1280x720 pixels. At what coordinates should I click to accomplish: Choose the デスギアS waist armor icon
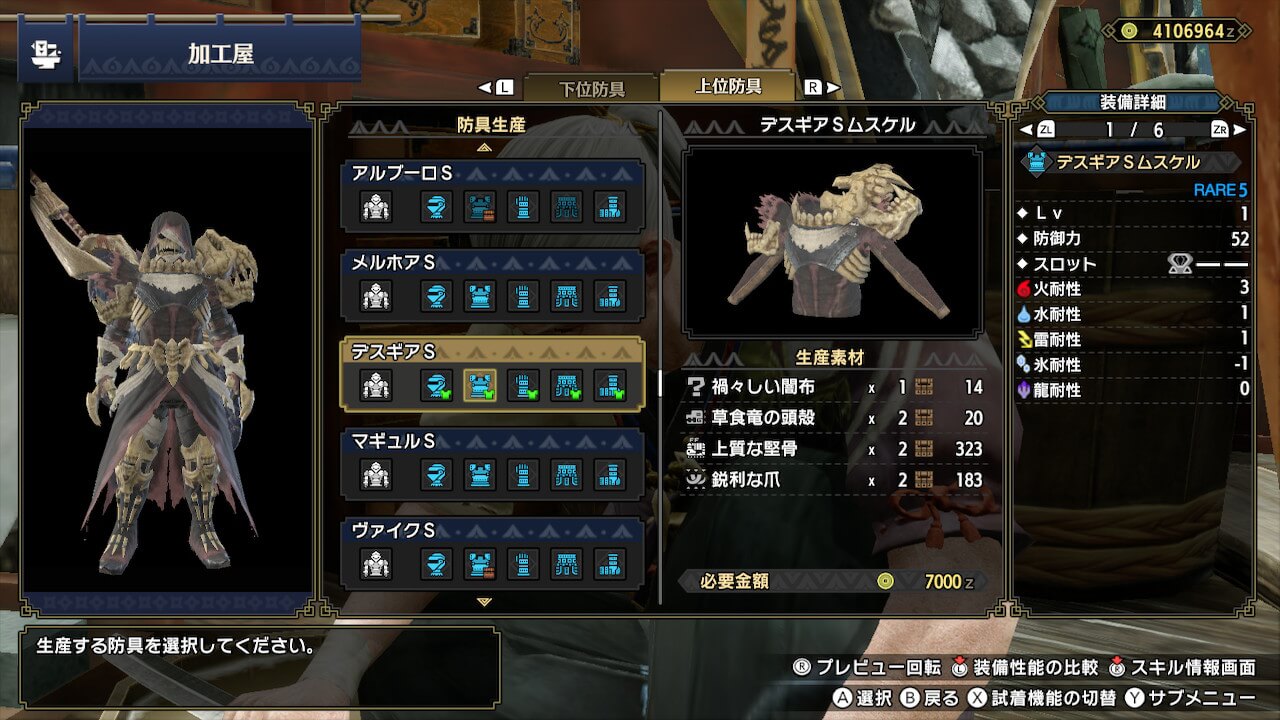(x=567, y=385)
